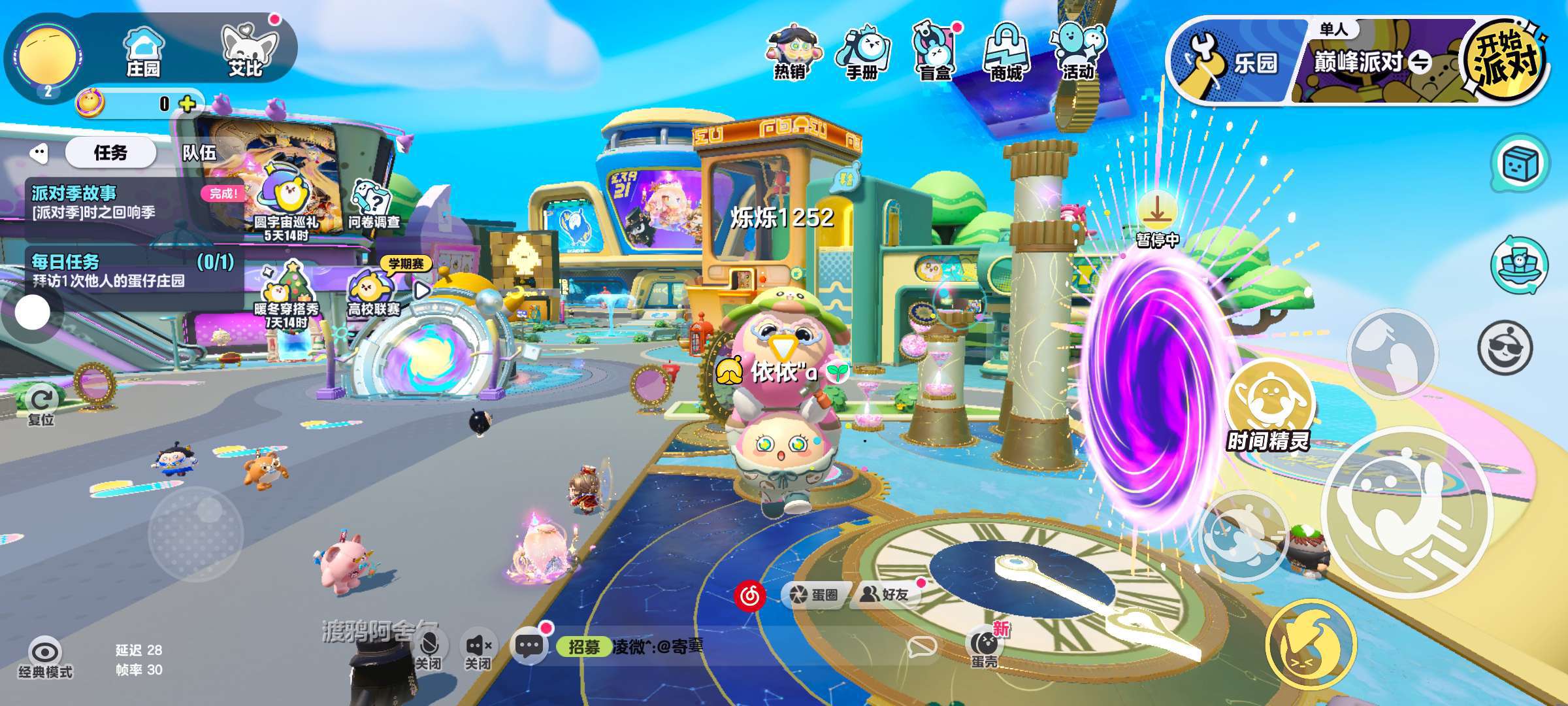Switch to the 队伍 team tab
Image resolution: width=1568 pixels, height=706 pixels.
click(x=199, y=153)
